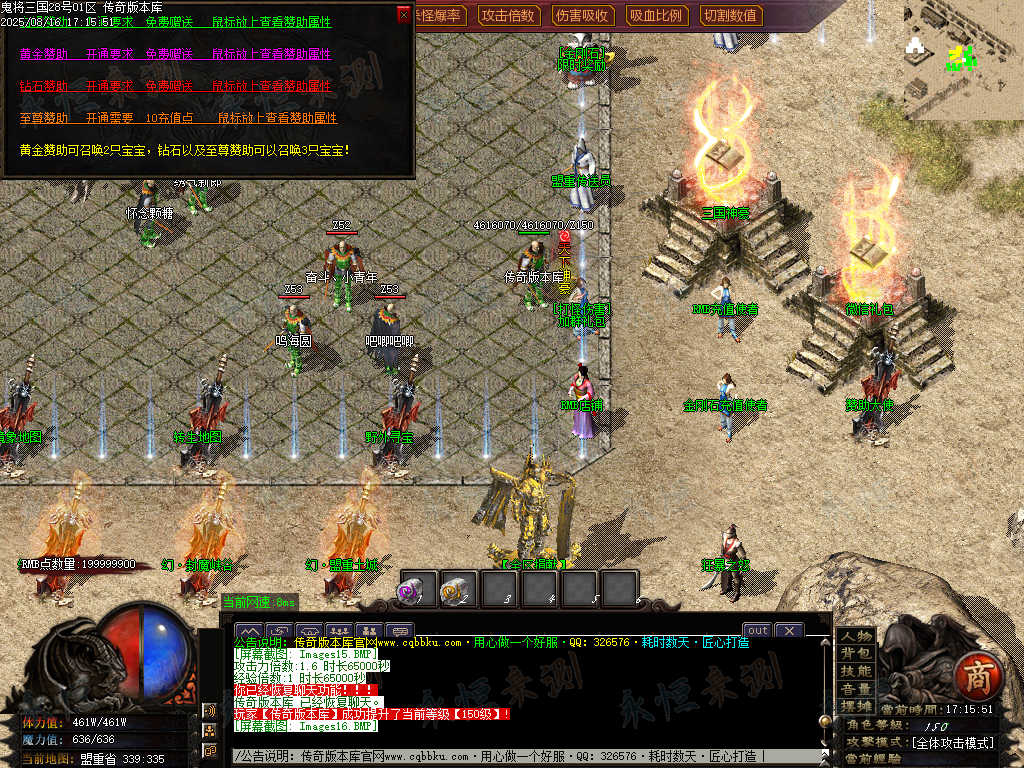The height and width of the screenshot is (768, 1024).
Task: Open the 摆摊 stall button
Action: pos(856,706)
